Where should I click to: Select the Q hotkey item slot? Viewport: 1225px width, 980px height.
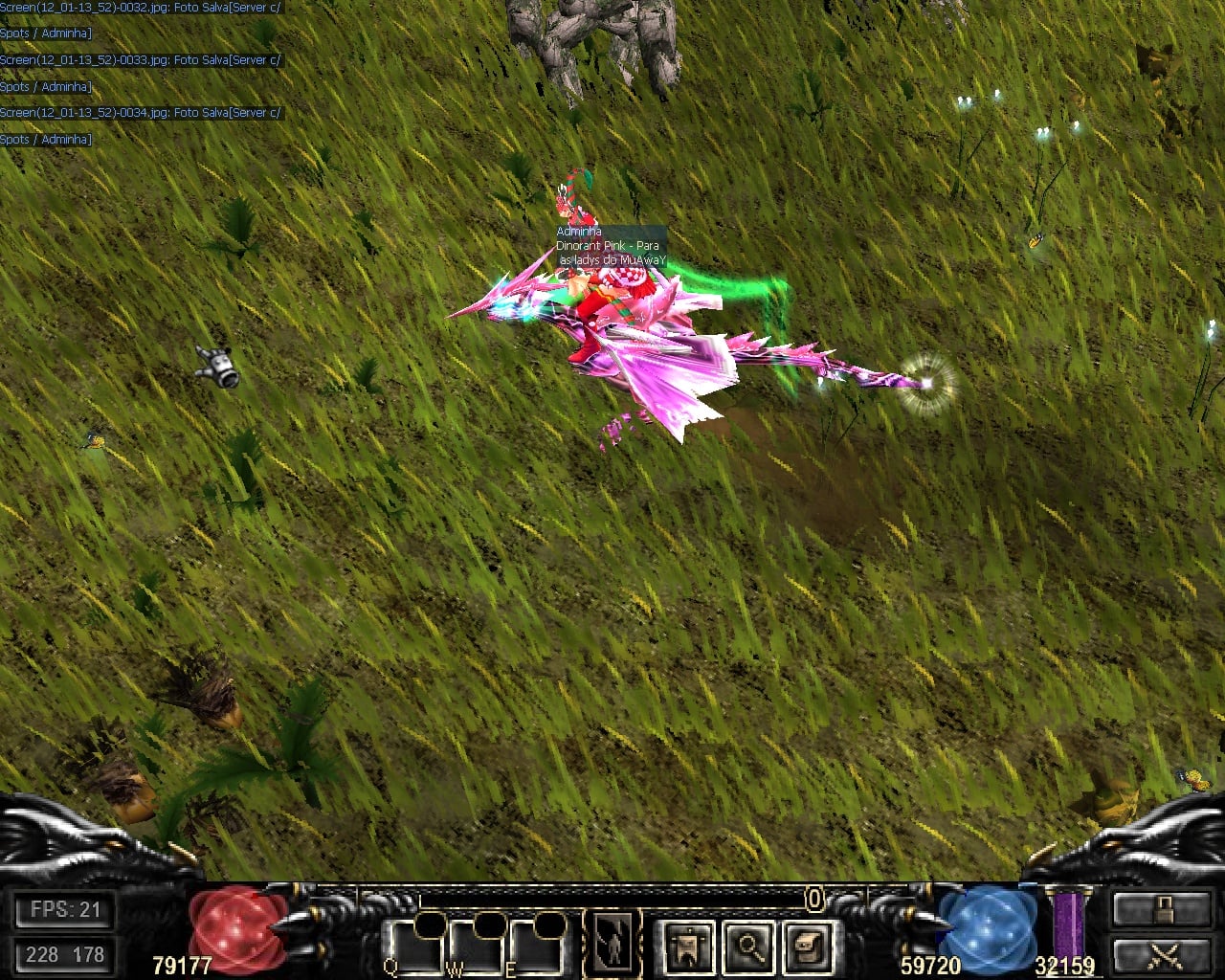415,947
